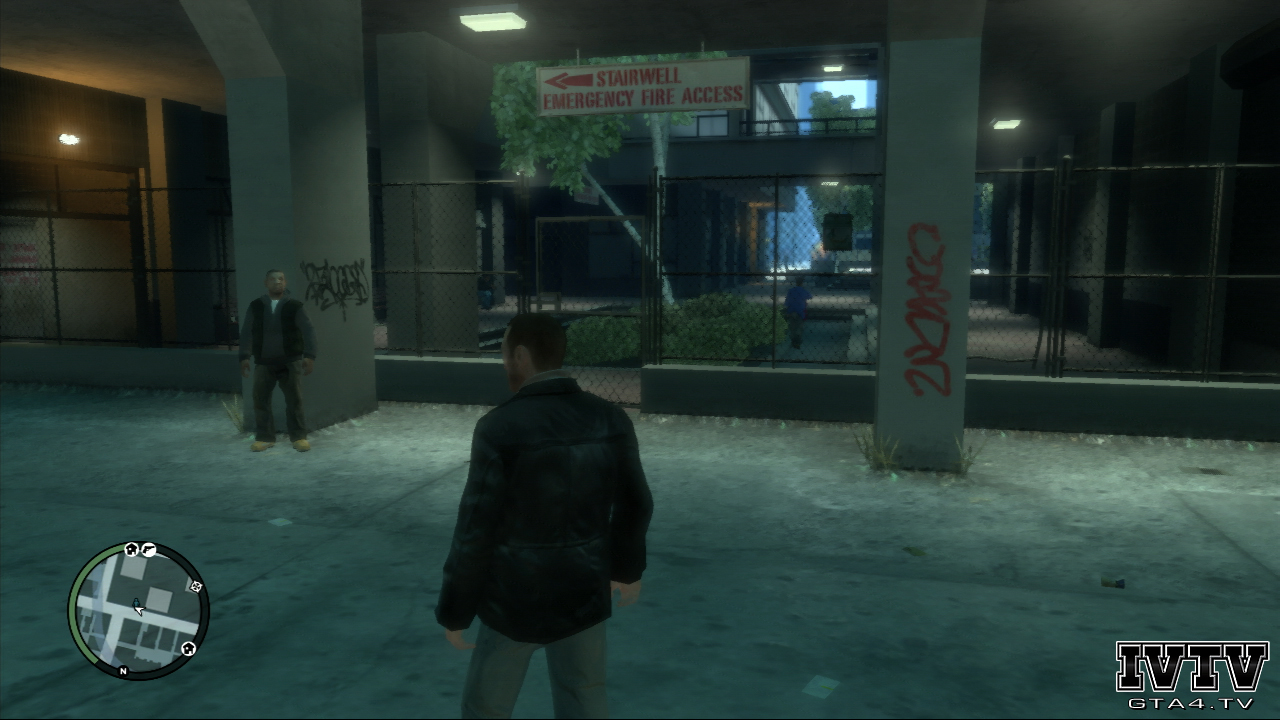Image resolution: width=1280 pixels, height=720 pixels.
Task: Click the IVTV GTA4.TV watermark logo
Action: point(1191,674)
